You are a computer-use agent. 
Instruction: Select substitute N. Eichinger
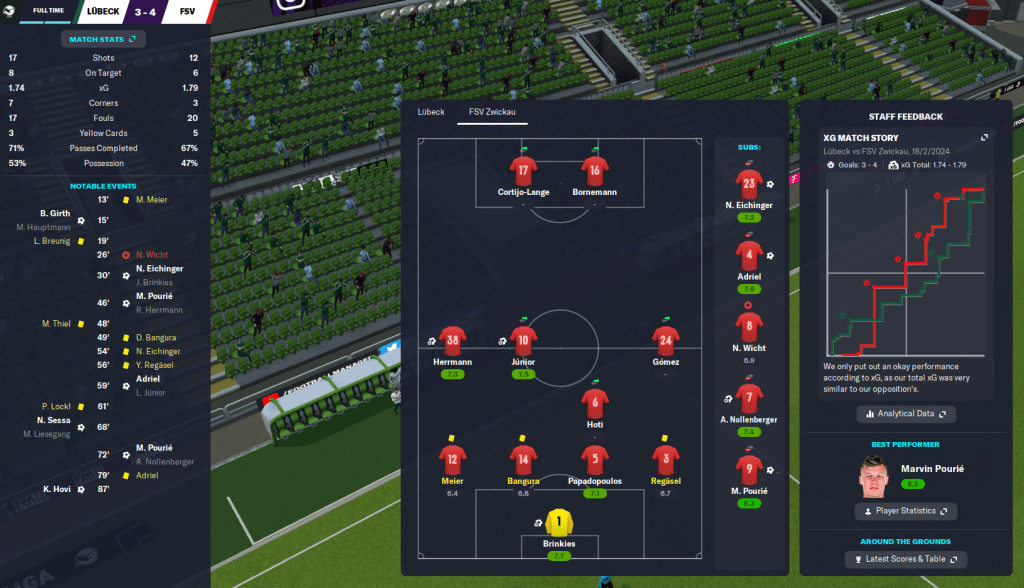pos(750,183)
